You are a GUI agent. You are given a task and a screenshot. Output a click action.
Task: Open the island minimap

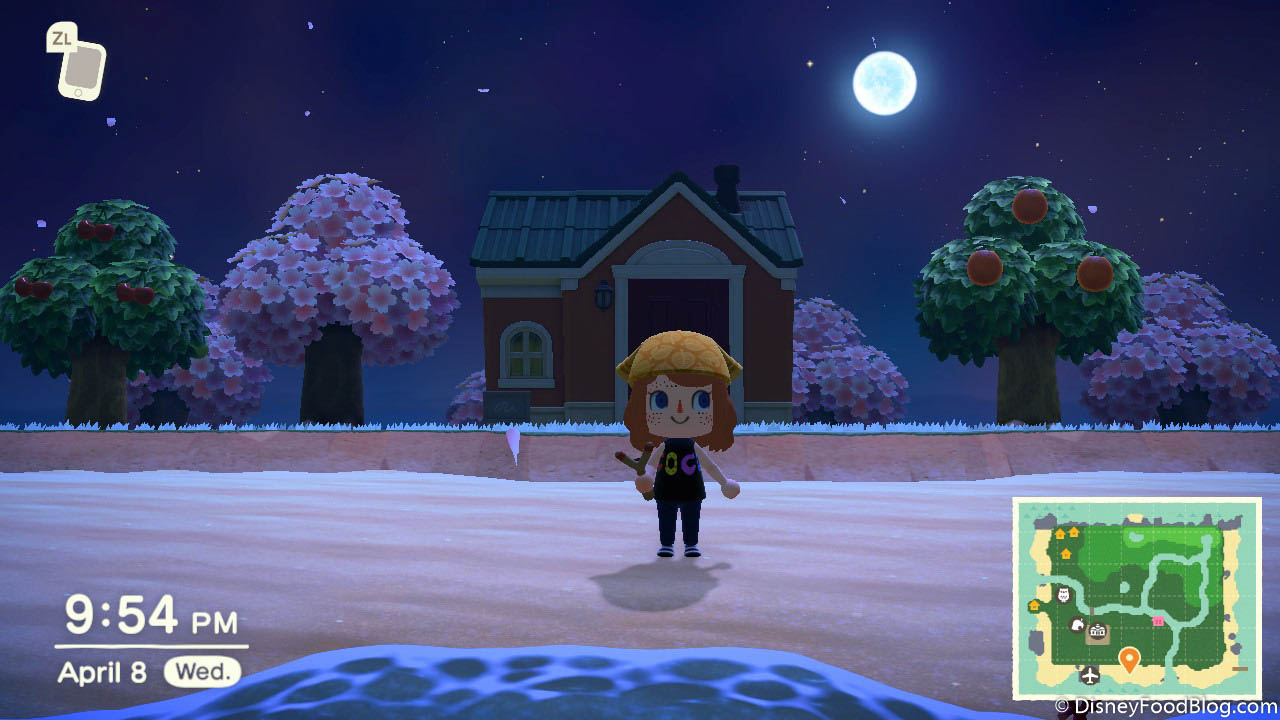(1137, 598)
